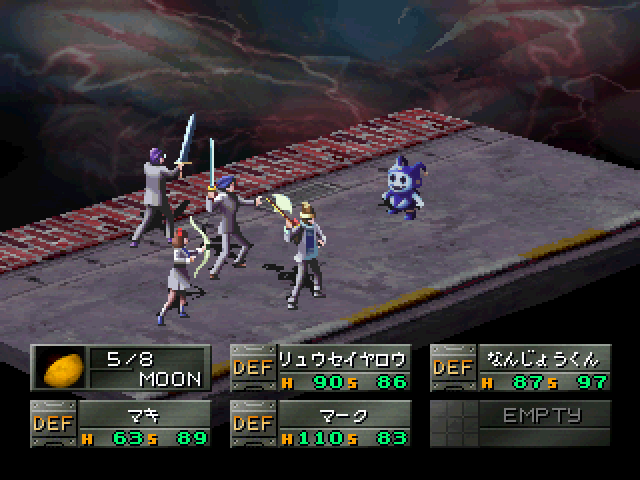Open the moon phase indicator panel
This screenshot has height=480, width=640.
pyautogui.click(x=120, y=368)
